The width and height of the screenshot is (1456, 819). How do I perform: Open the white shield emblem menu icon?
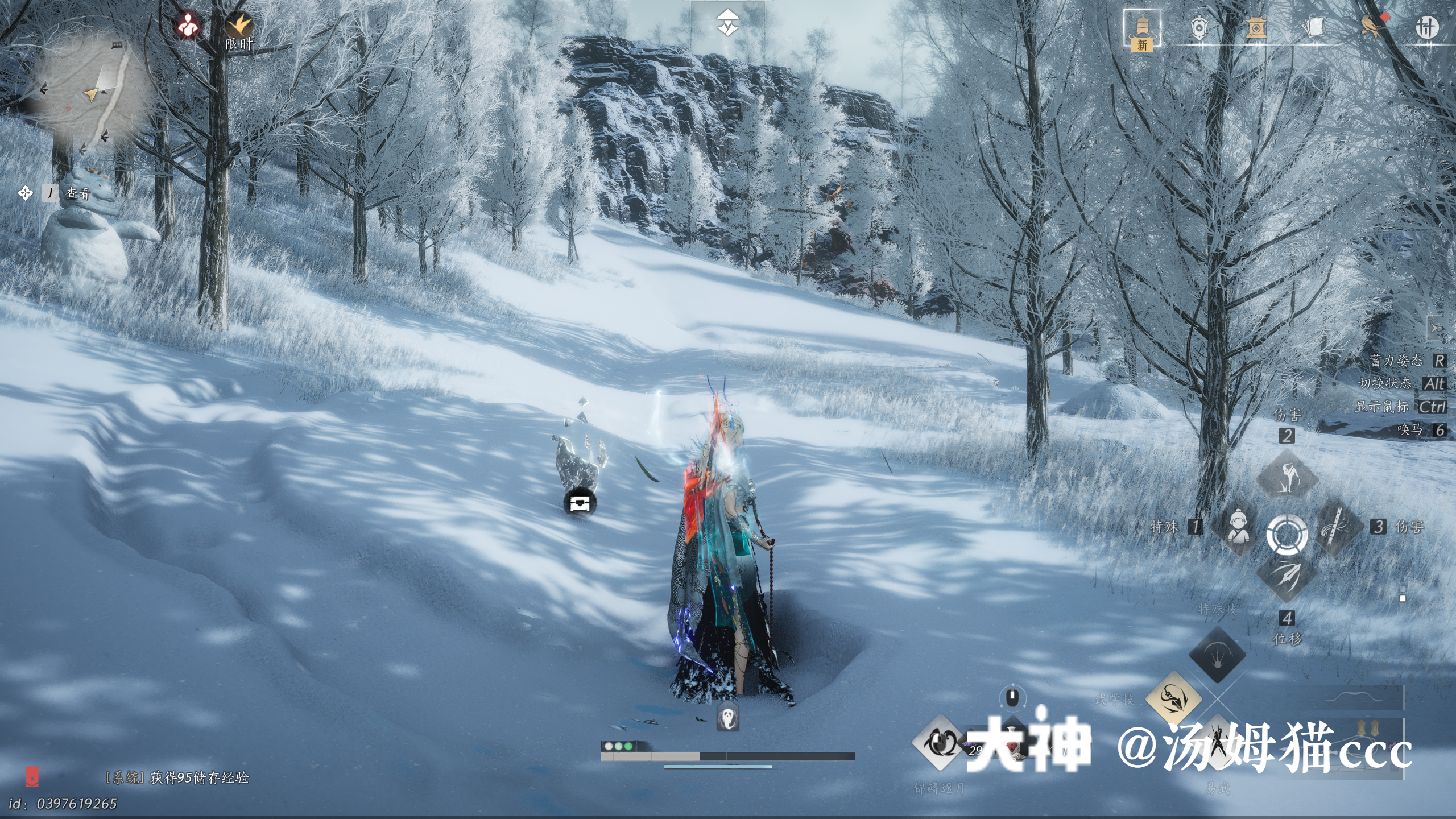[1199, 27]
